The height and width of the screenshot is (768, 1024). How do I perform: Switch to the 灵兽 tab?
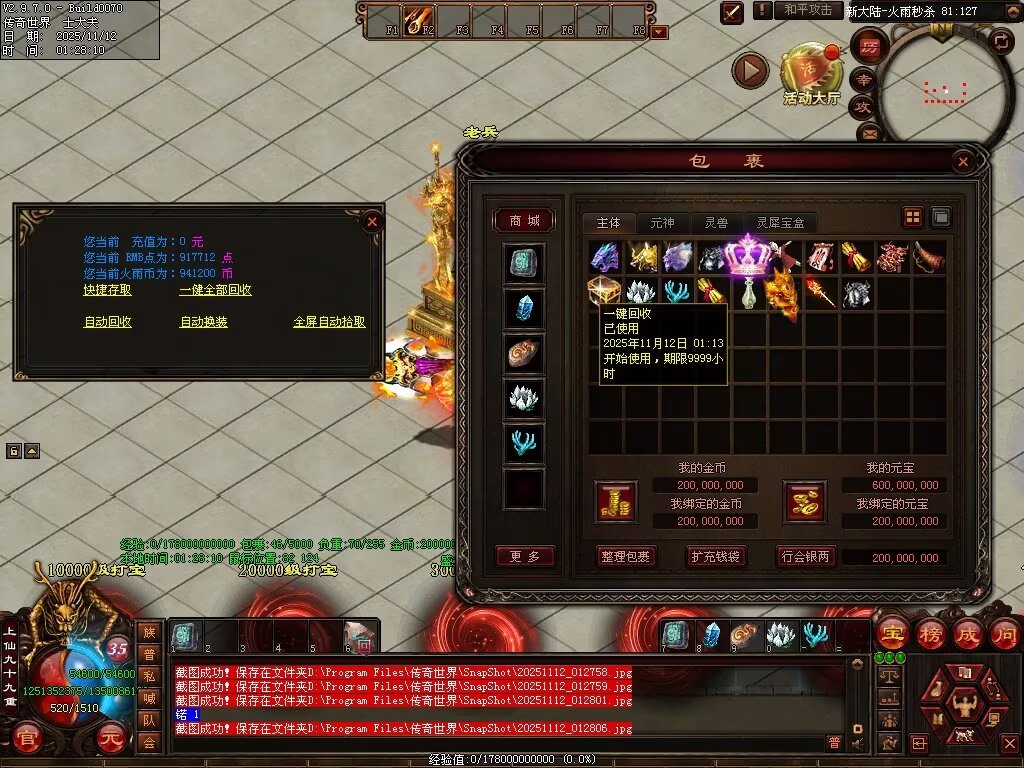[x=716, y=223]
